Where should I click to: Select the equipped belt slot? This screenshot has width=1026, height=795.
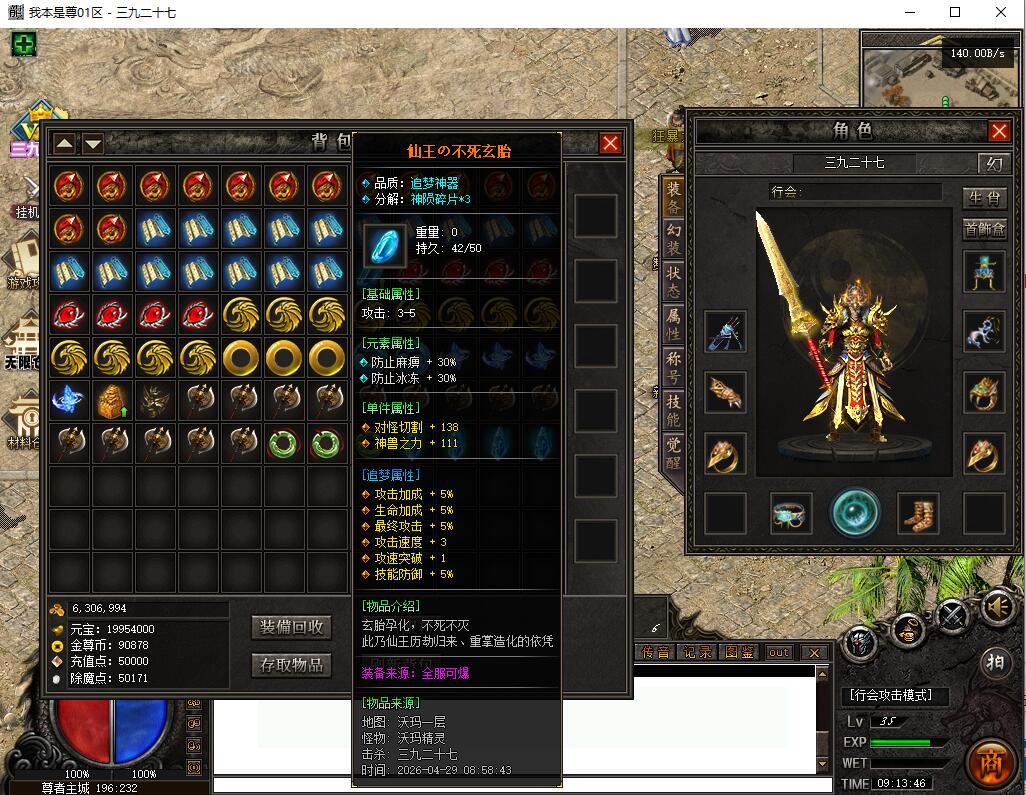pos(791,513)
